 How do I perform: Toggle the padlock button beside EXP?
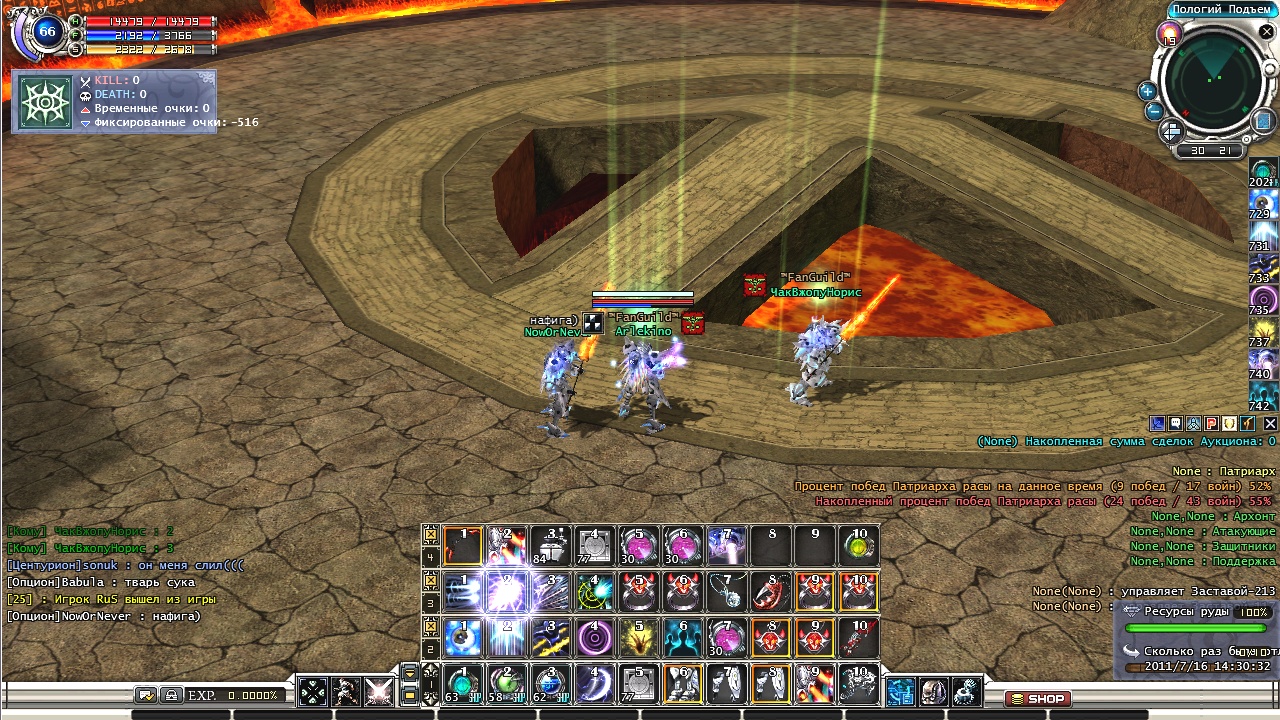click(171, 694)
